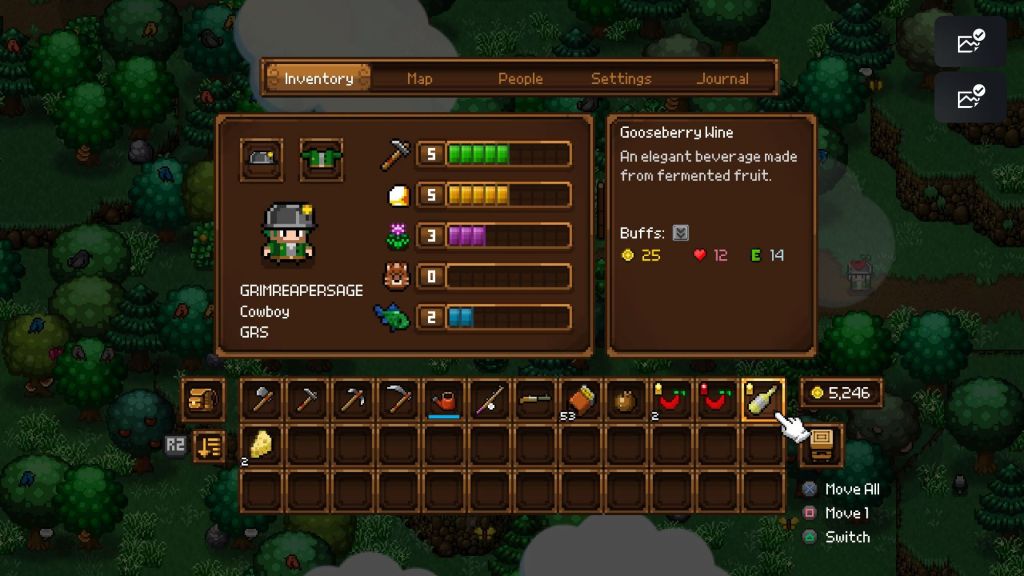Choose the red watering can slot
Screen dimensions: 1024x576
[445, 400]
